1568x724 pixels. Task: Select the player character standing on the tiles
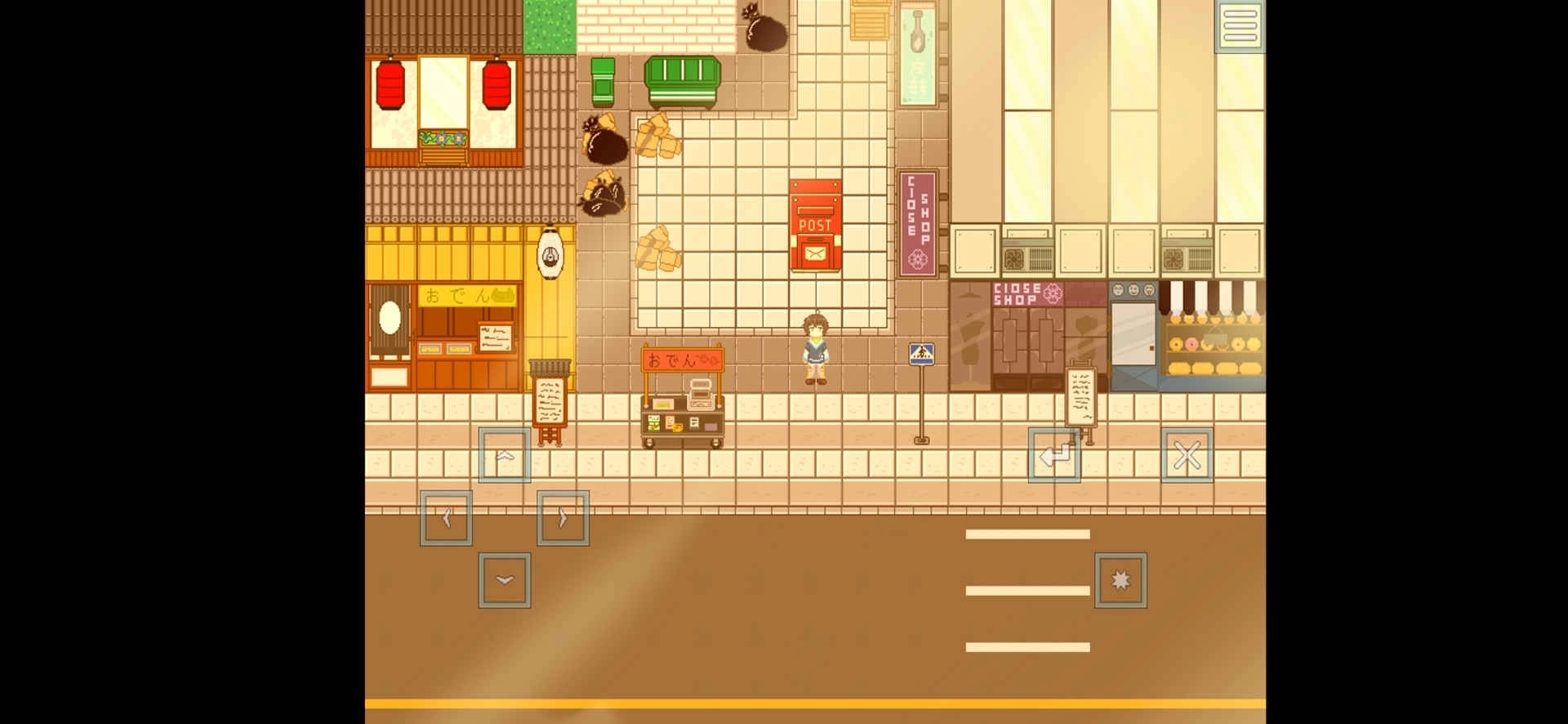tap(815, 347)
